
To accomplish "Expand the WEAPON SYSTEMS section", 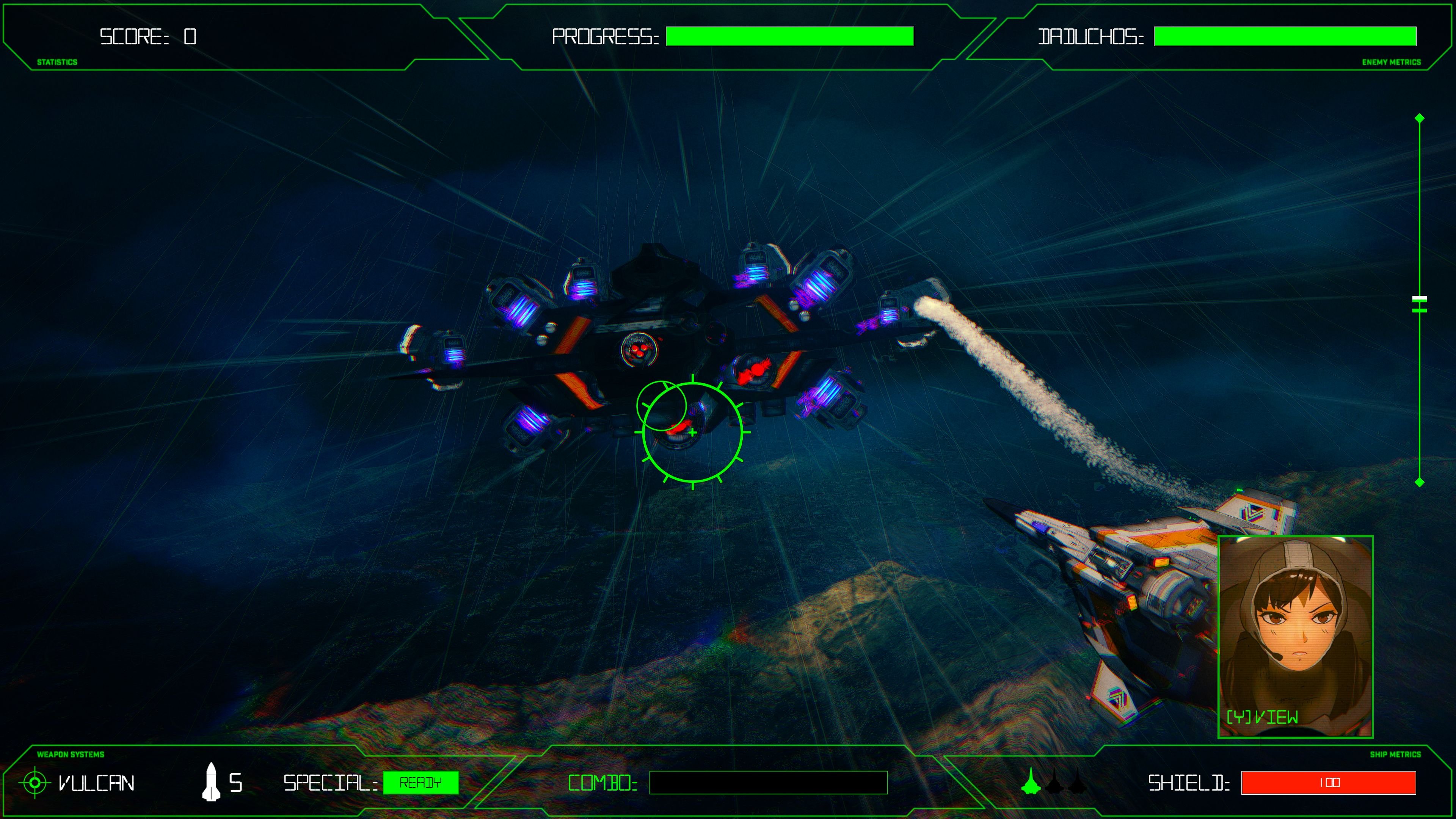I will point(71,754).
